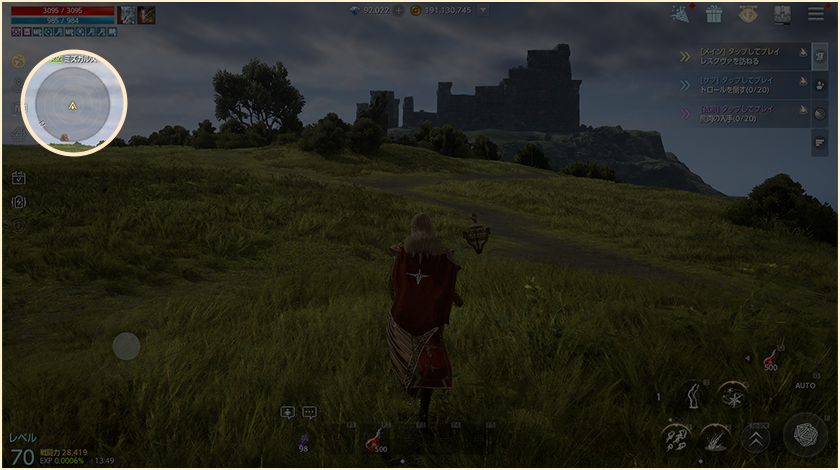The width and height of the screenshot is (840, 470).
Task: Use the red potion above the skills
Action: [771, 358]
